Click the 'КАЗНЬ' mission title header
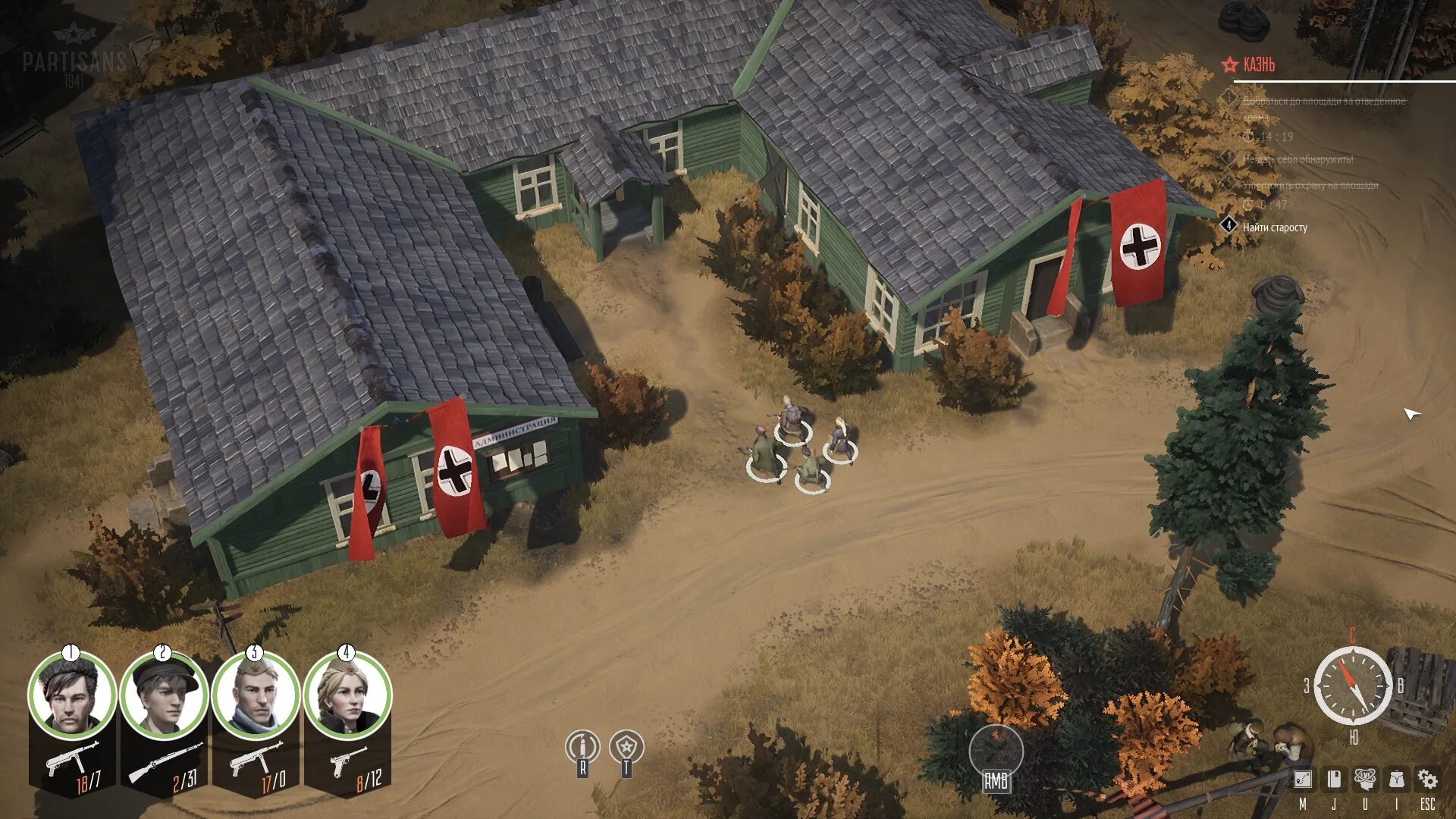1456x819 pixels. point(1259,65)
